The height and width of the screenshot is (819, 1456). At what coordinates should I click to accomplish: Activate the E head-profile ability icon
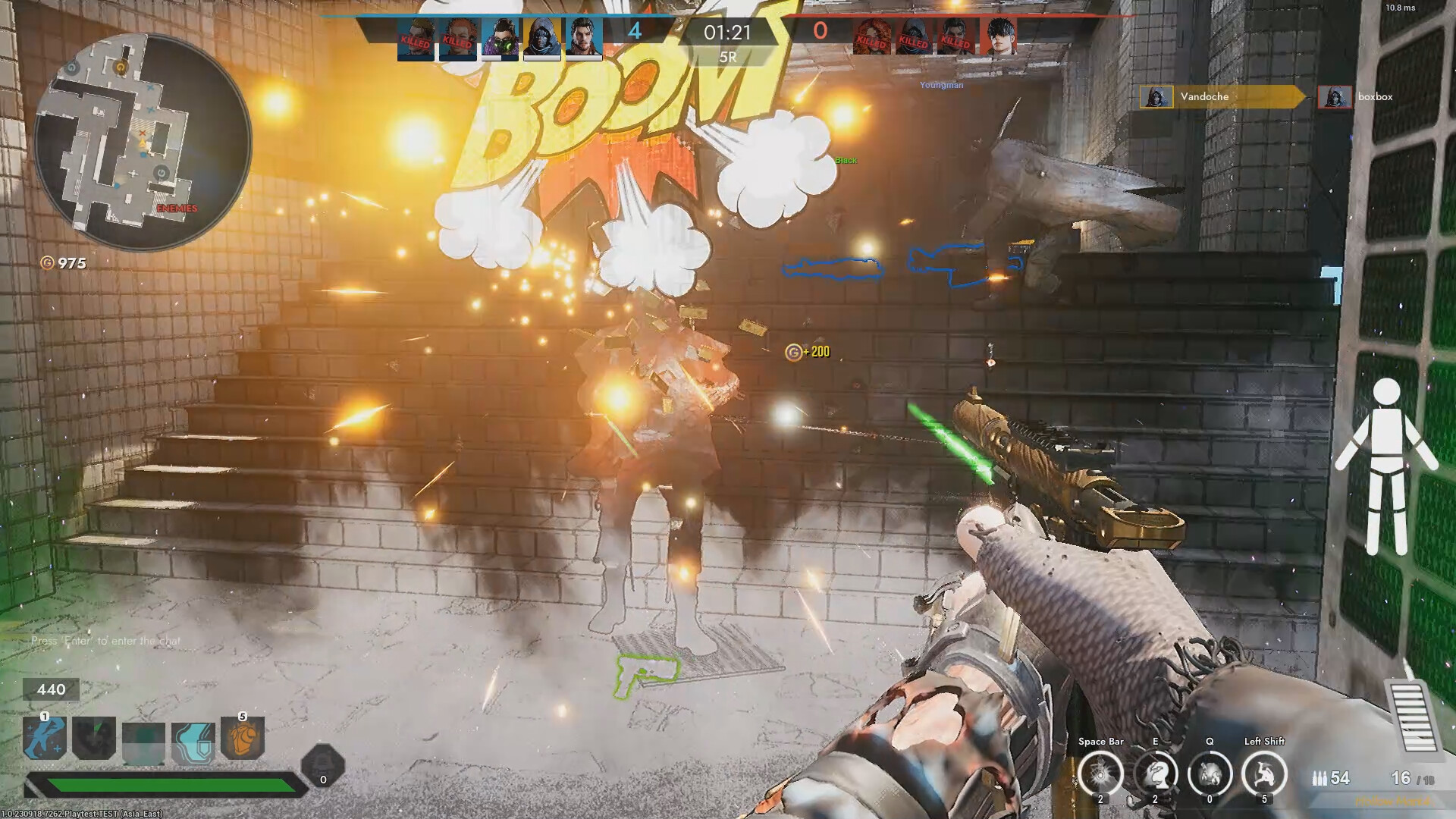tap(1155, 774)
